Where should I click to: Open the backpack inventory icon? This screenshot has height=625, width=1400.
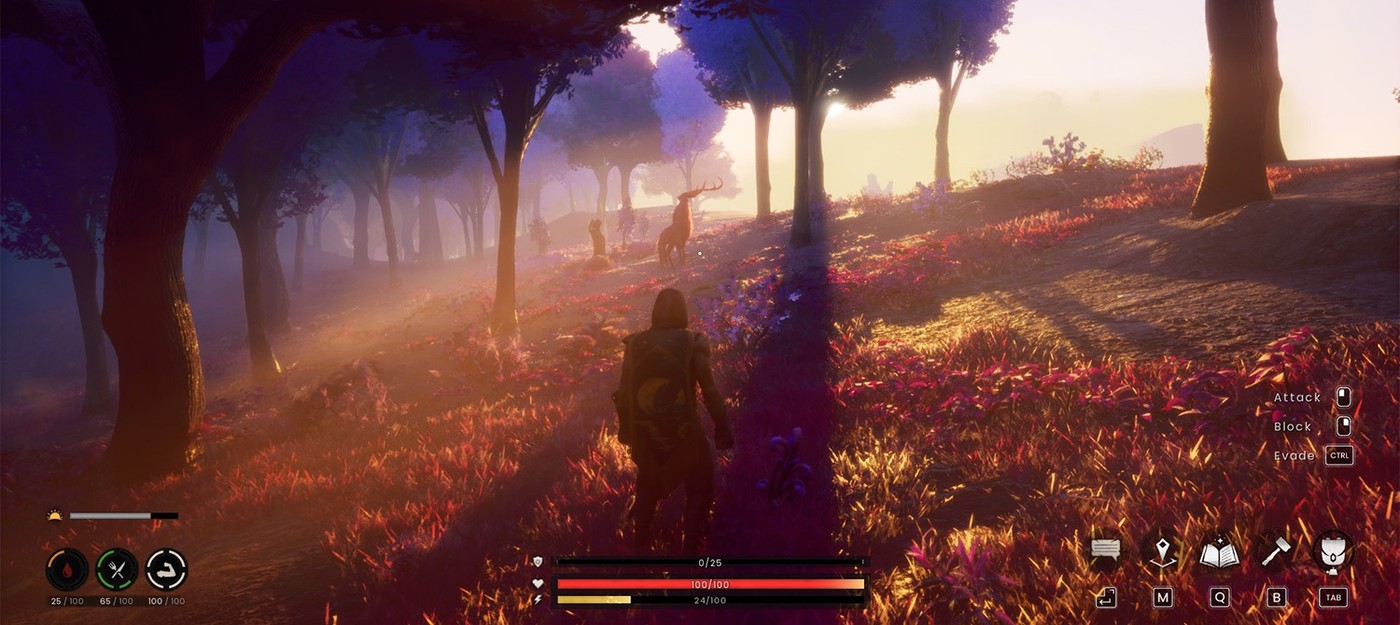coord(1332,551)
